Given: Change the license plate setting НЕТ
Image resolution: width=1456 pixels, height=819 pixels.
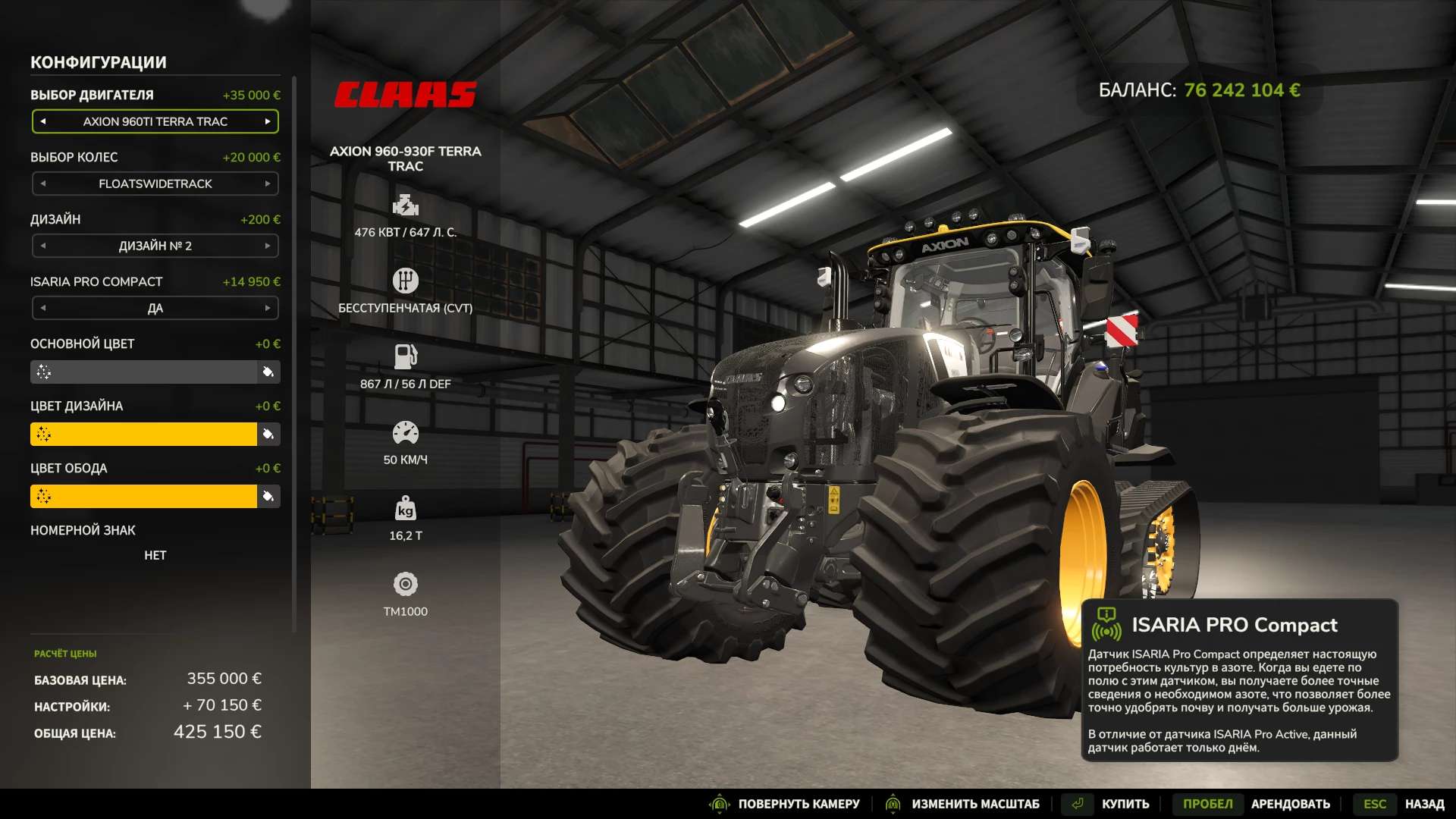Looking at the screenshot, I should [x=155, y=555].
